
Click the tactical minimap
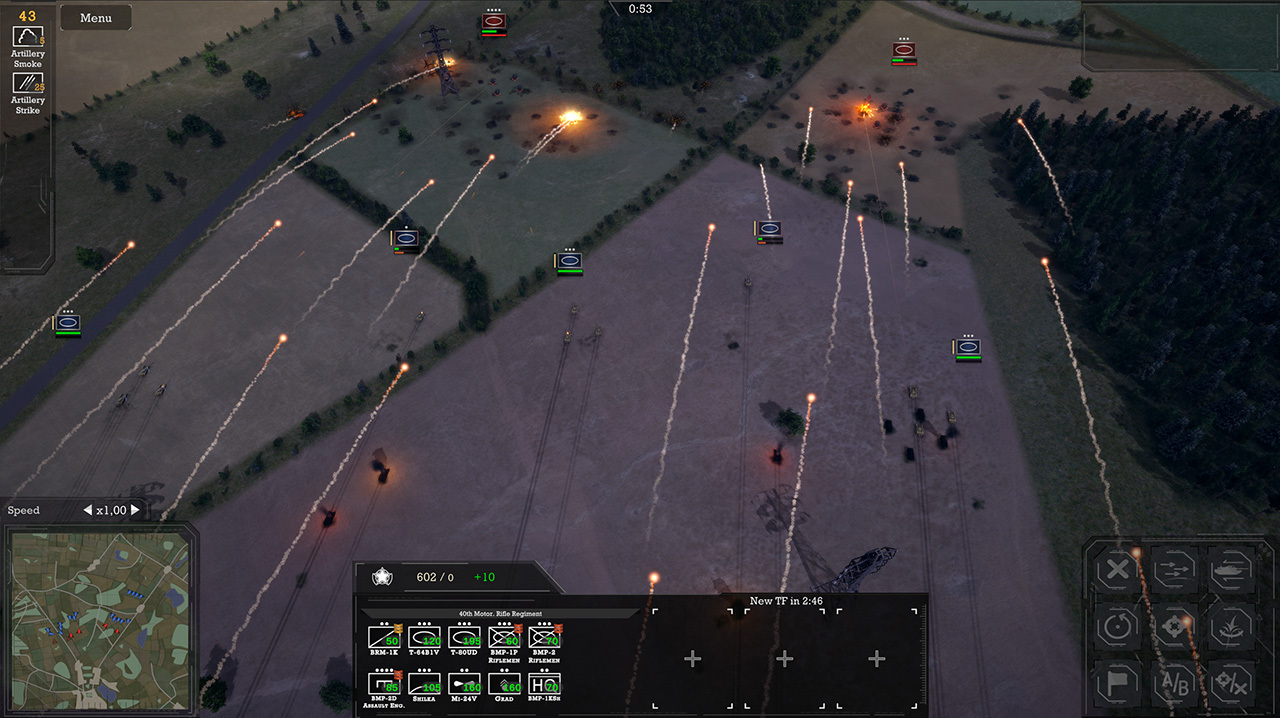point(99,620)
